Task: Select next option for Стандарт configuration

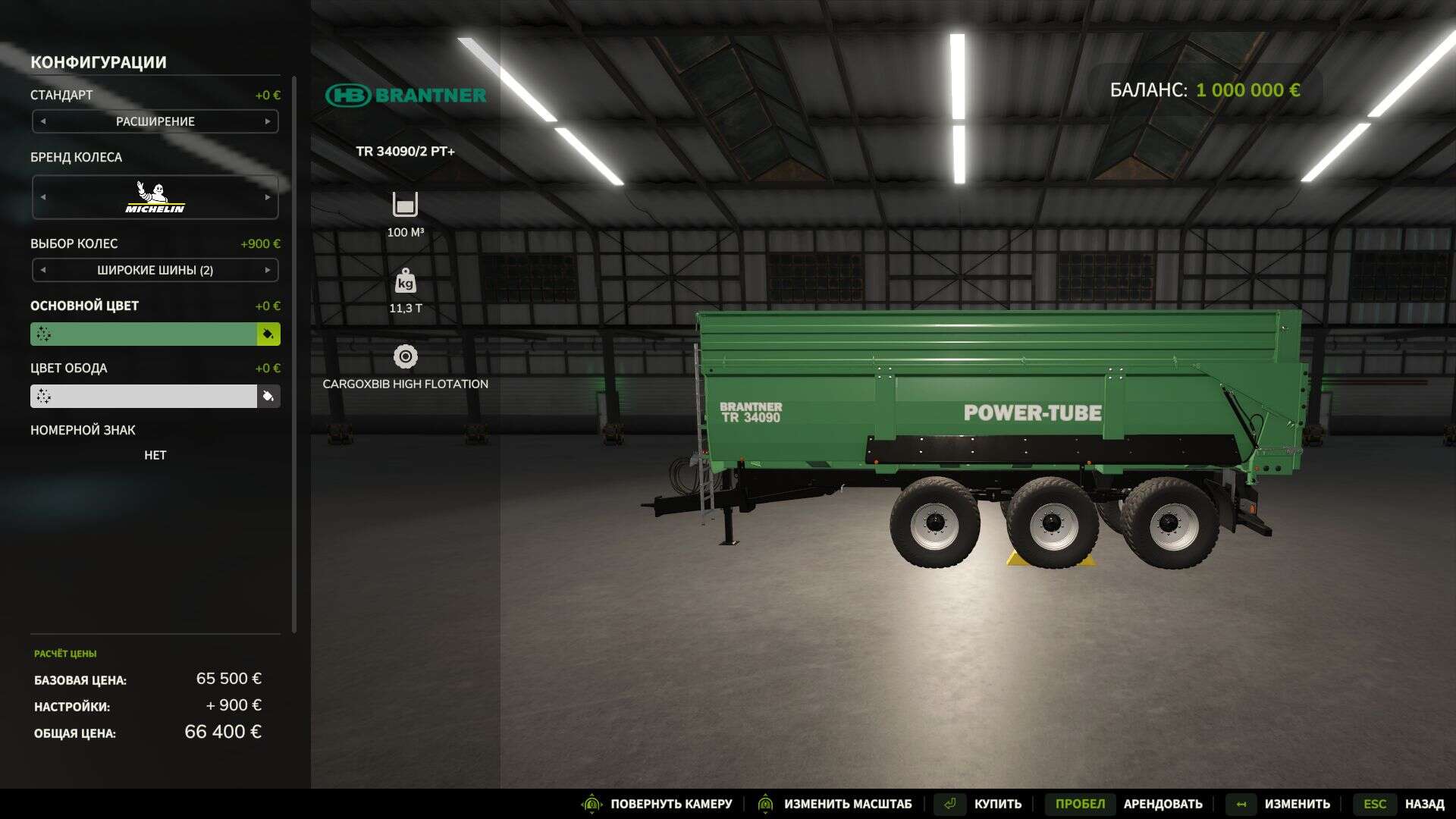Action: coord(268,121)
